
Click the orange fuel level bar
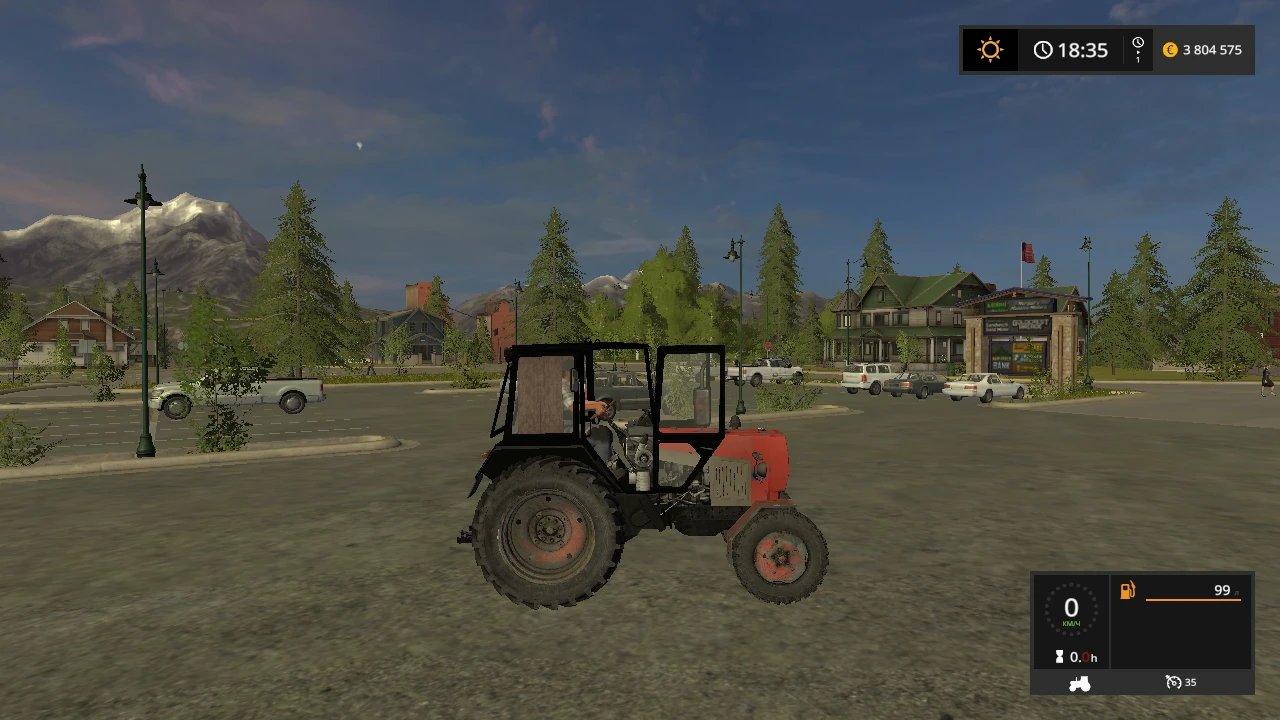(1193, 600)
